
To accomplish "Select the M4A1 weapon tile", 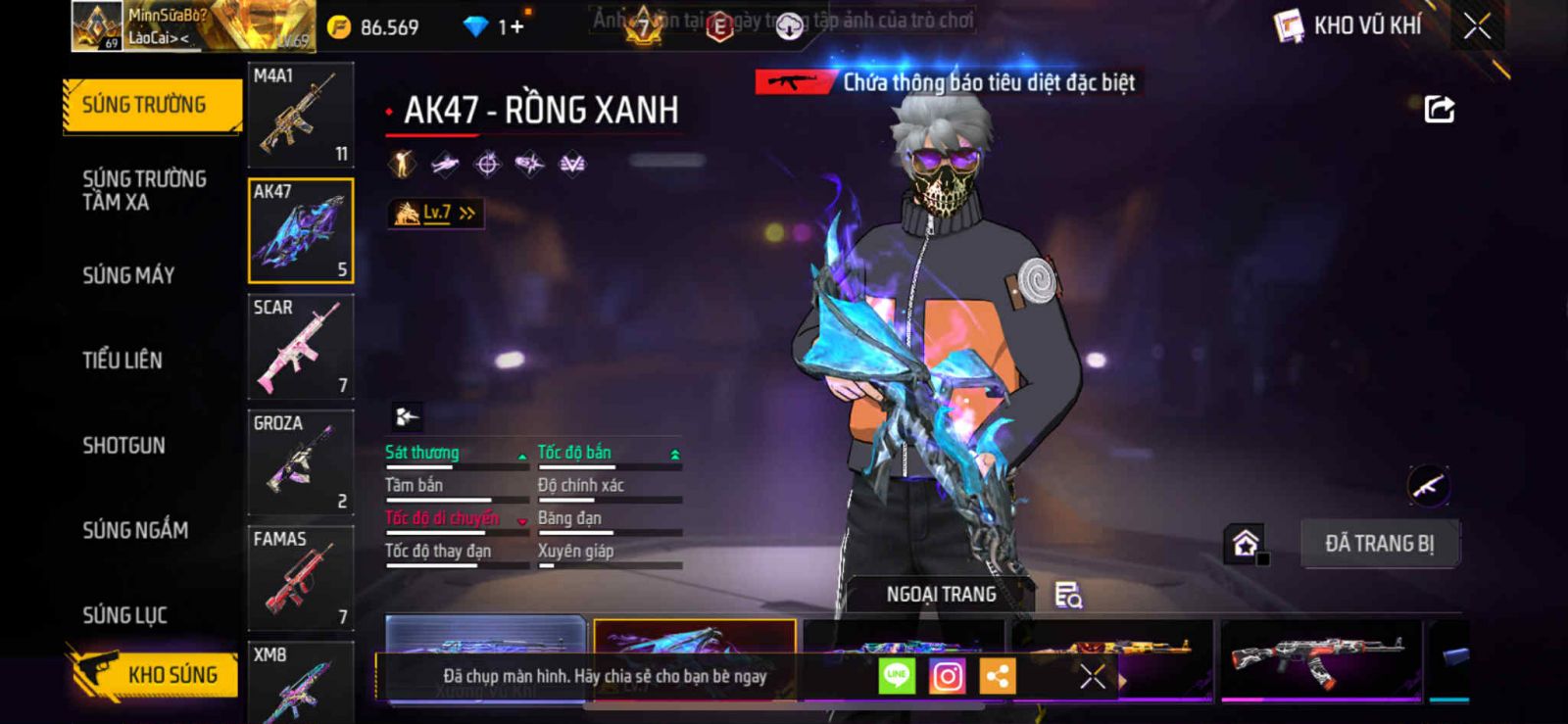I will tap(300, 115).
